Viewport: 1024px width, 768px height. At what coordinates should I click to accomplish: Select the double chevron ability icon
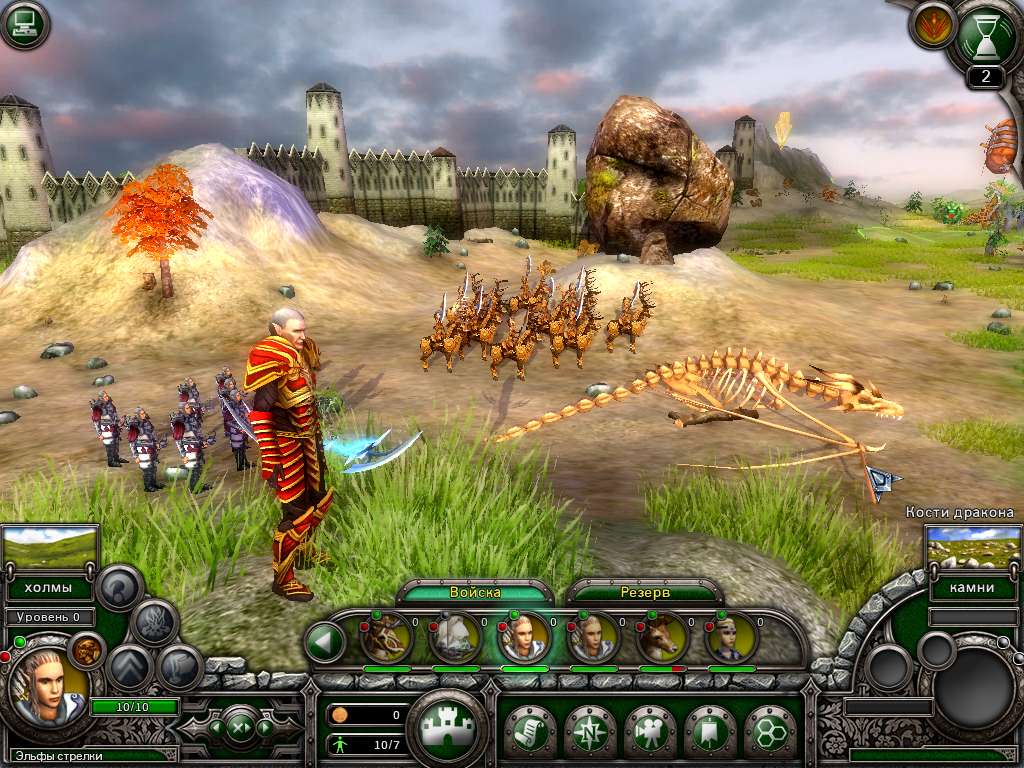(128, 668)
